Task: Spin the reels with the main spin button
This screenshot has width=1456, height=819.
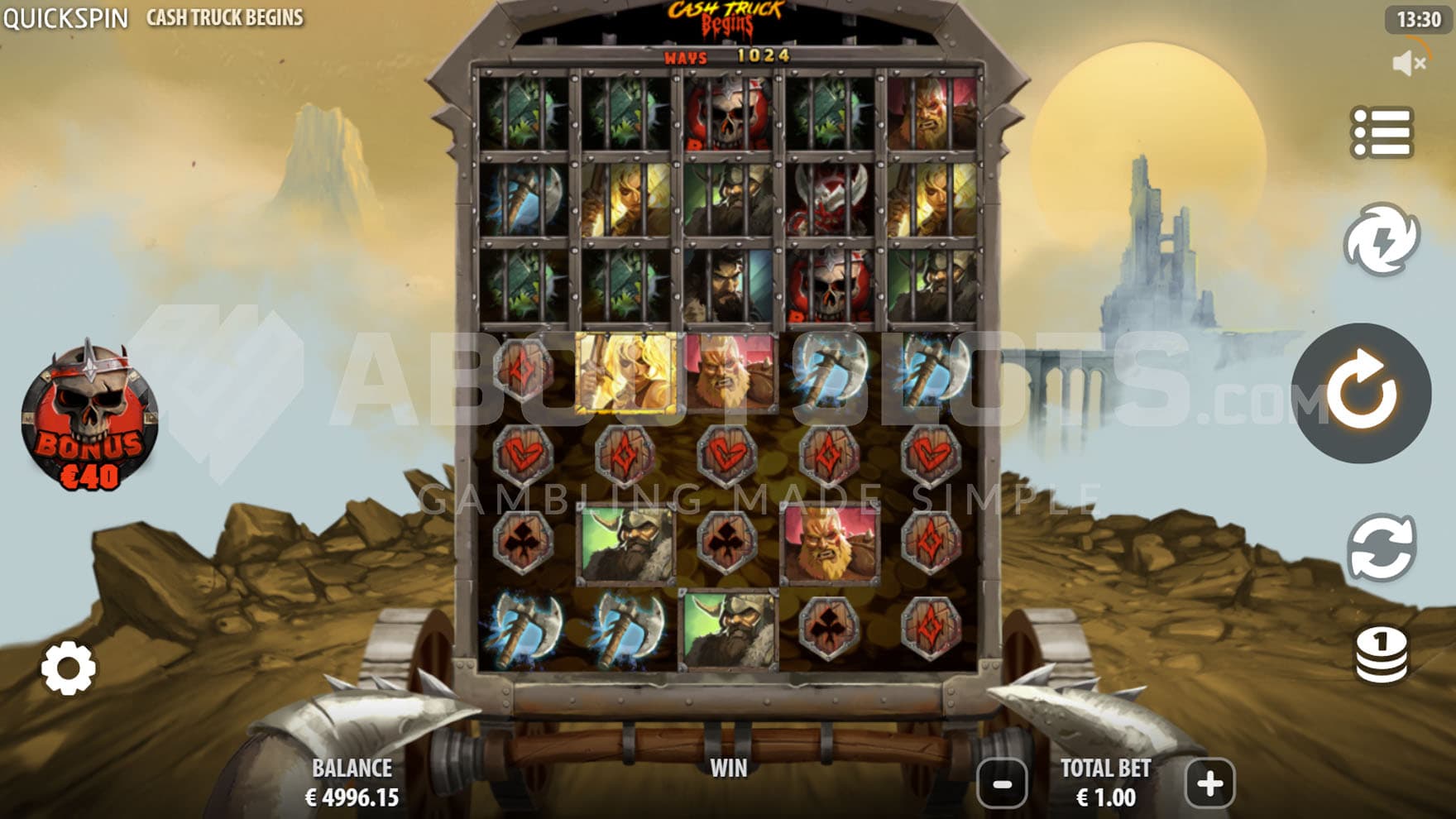Action: [x=1361, y=393]
